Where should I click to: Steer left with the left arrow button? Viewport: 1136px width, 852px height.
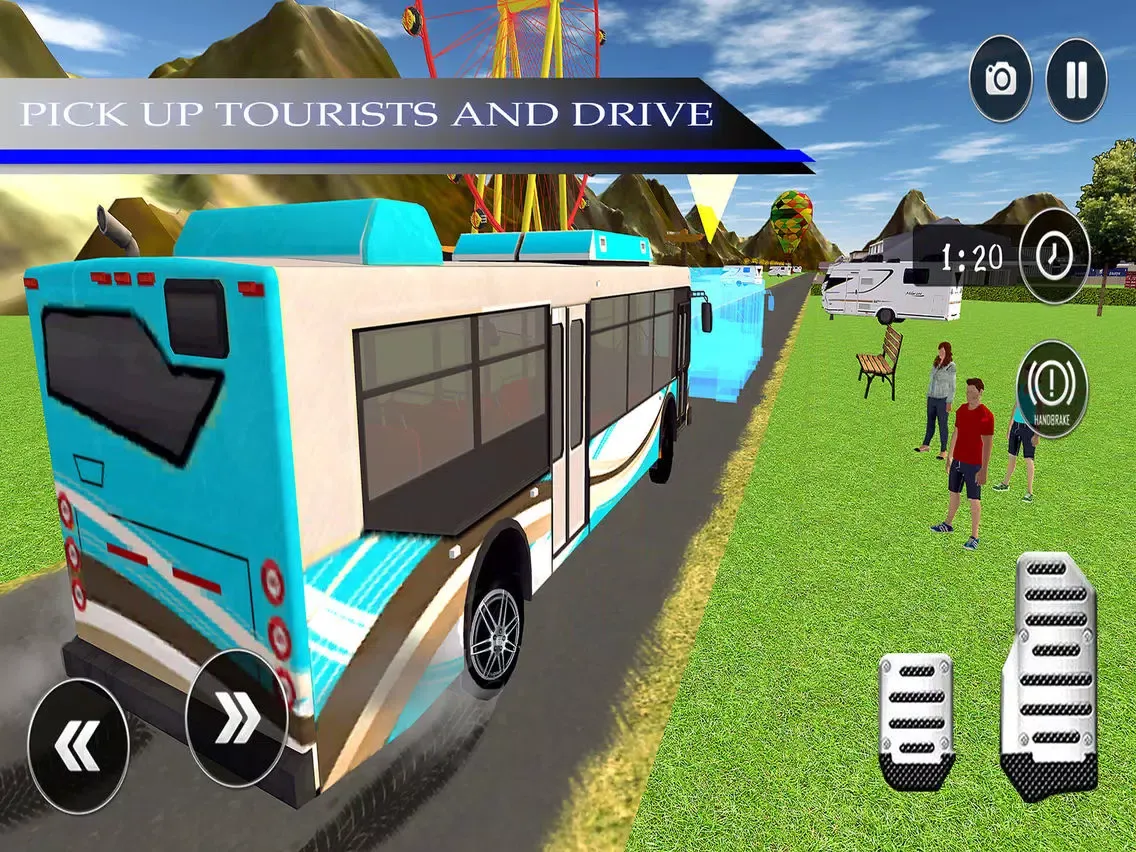tap(78, 746)
